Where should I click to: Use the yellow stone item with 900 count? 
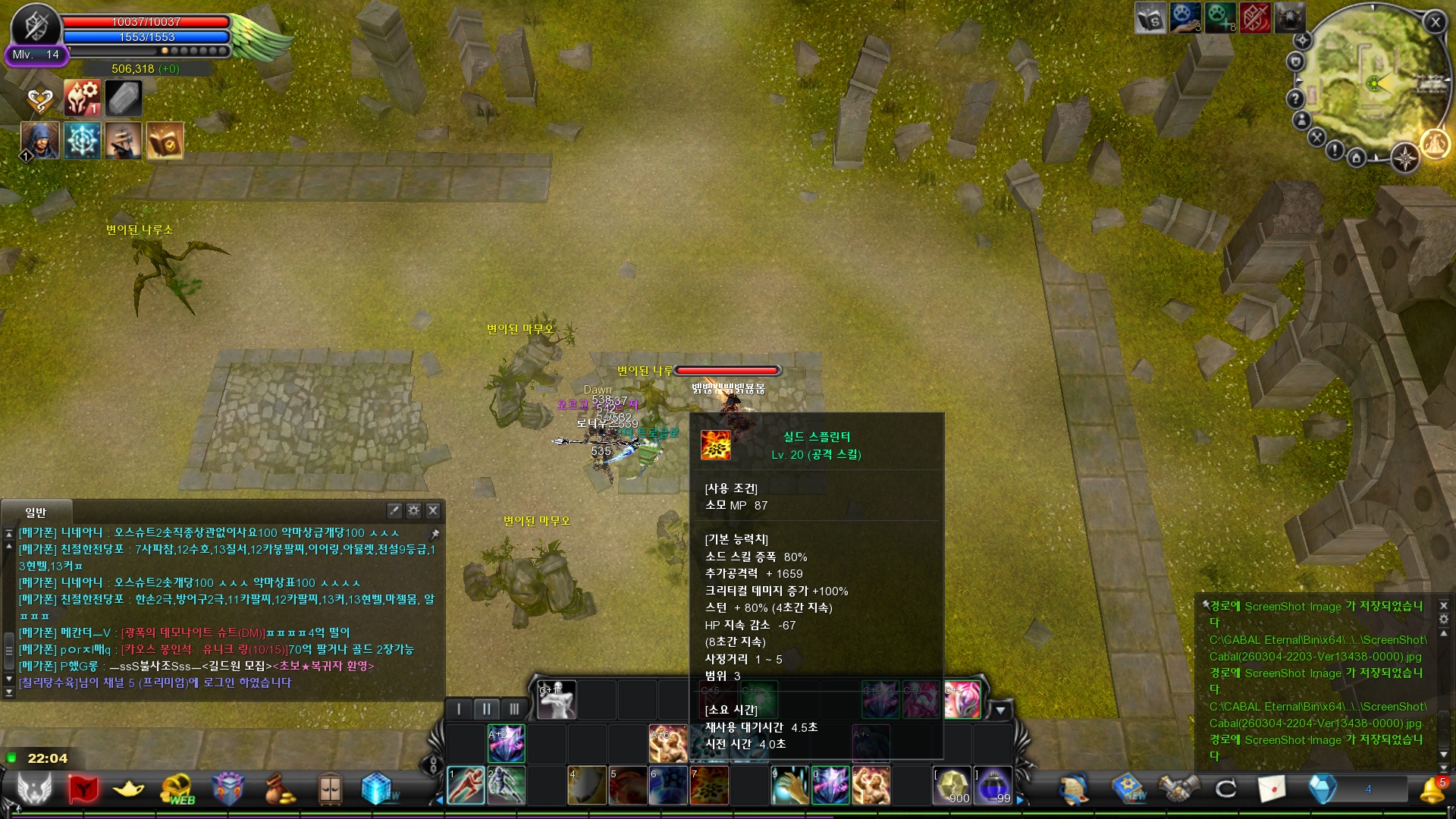point(952,786)
